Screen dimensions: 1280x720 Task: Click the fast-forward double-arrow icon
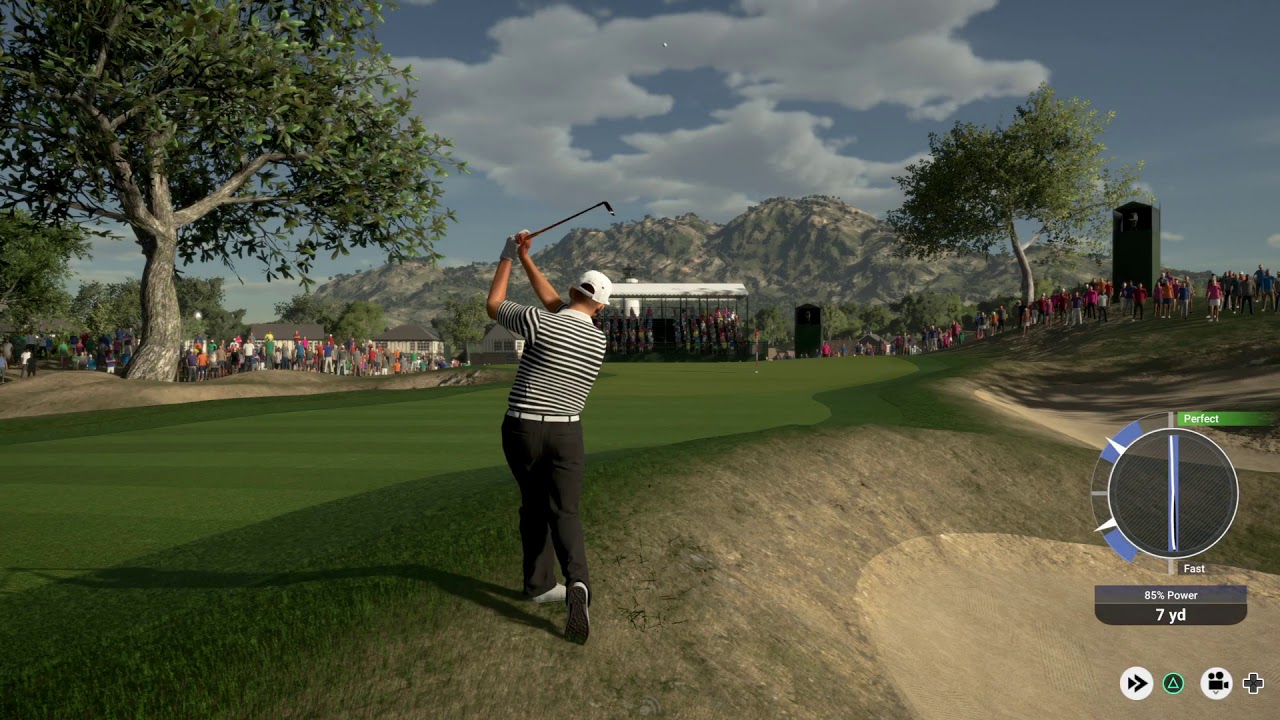(x=1136, y=683)
